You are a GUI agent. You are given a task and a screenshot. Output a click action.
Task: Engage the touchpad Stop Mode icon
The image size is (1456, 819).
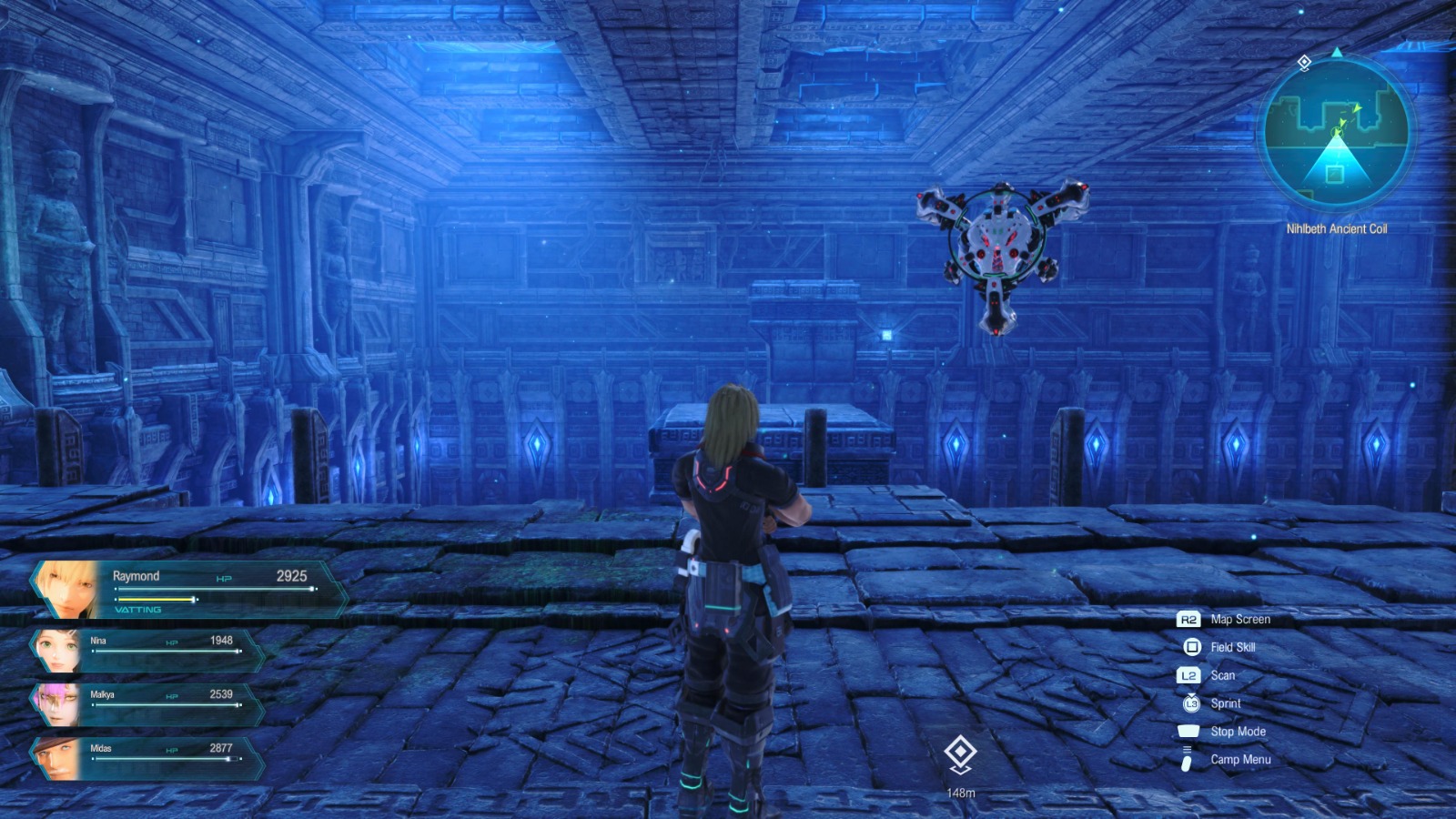click(x=1190, y=731)
